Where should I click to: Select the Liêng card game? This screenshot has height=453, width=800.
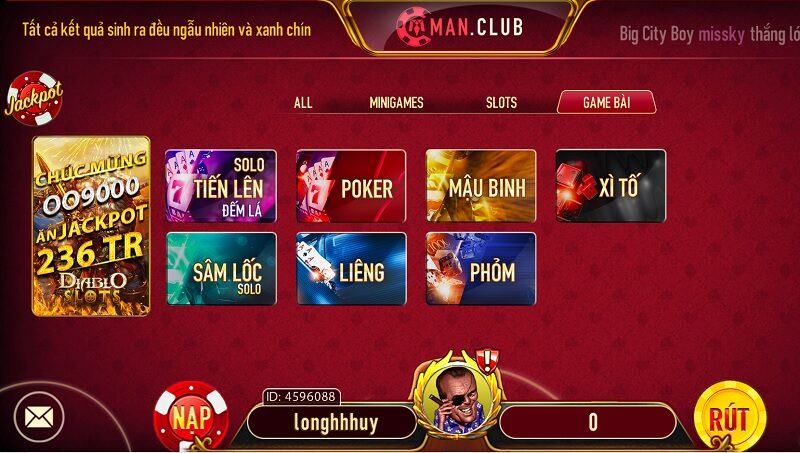(x=351, y=269)
